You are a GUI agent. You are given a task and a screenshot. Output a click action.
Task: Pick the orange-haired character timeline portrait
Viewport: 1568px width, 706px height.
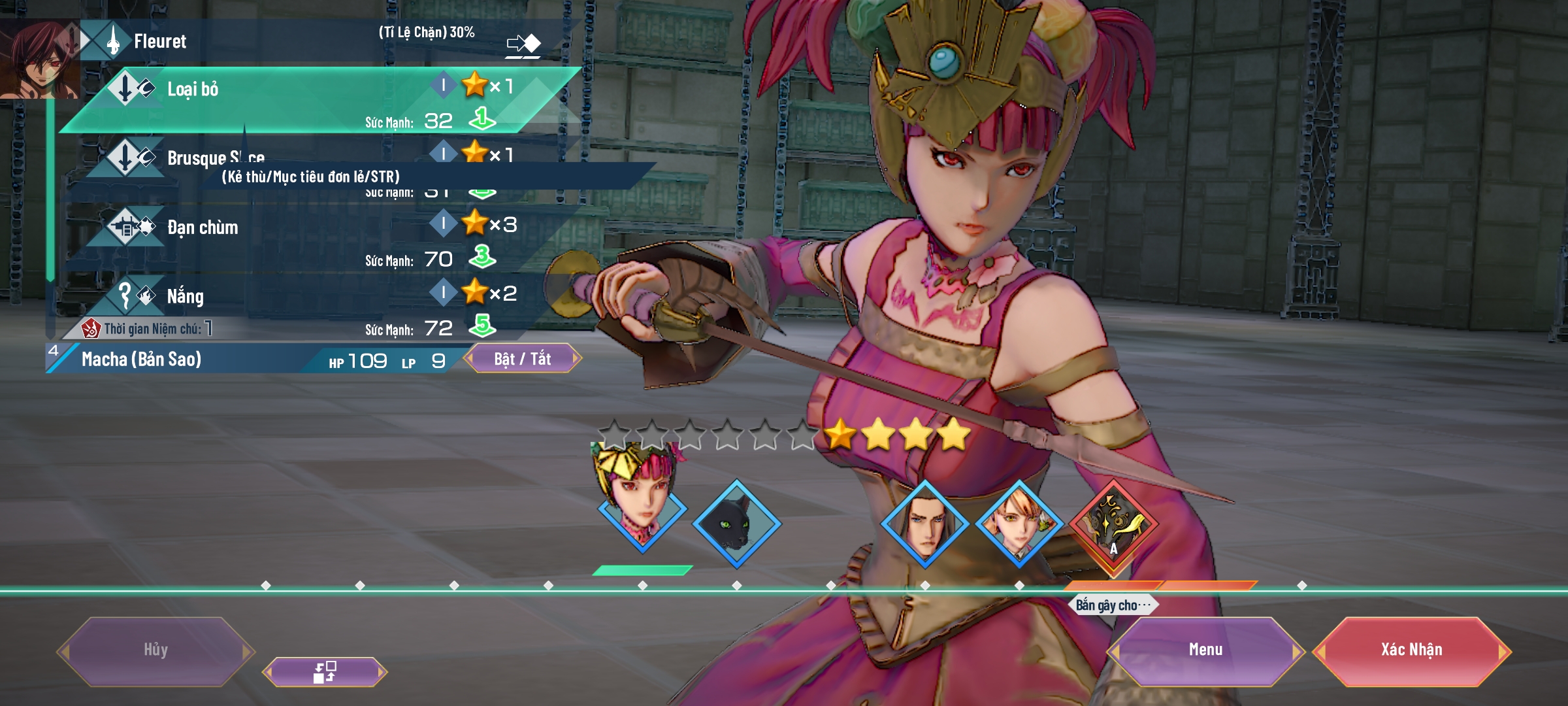(1019, 523)
